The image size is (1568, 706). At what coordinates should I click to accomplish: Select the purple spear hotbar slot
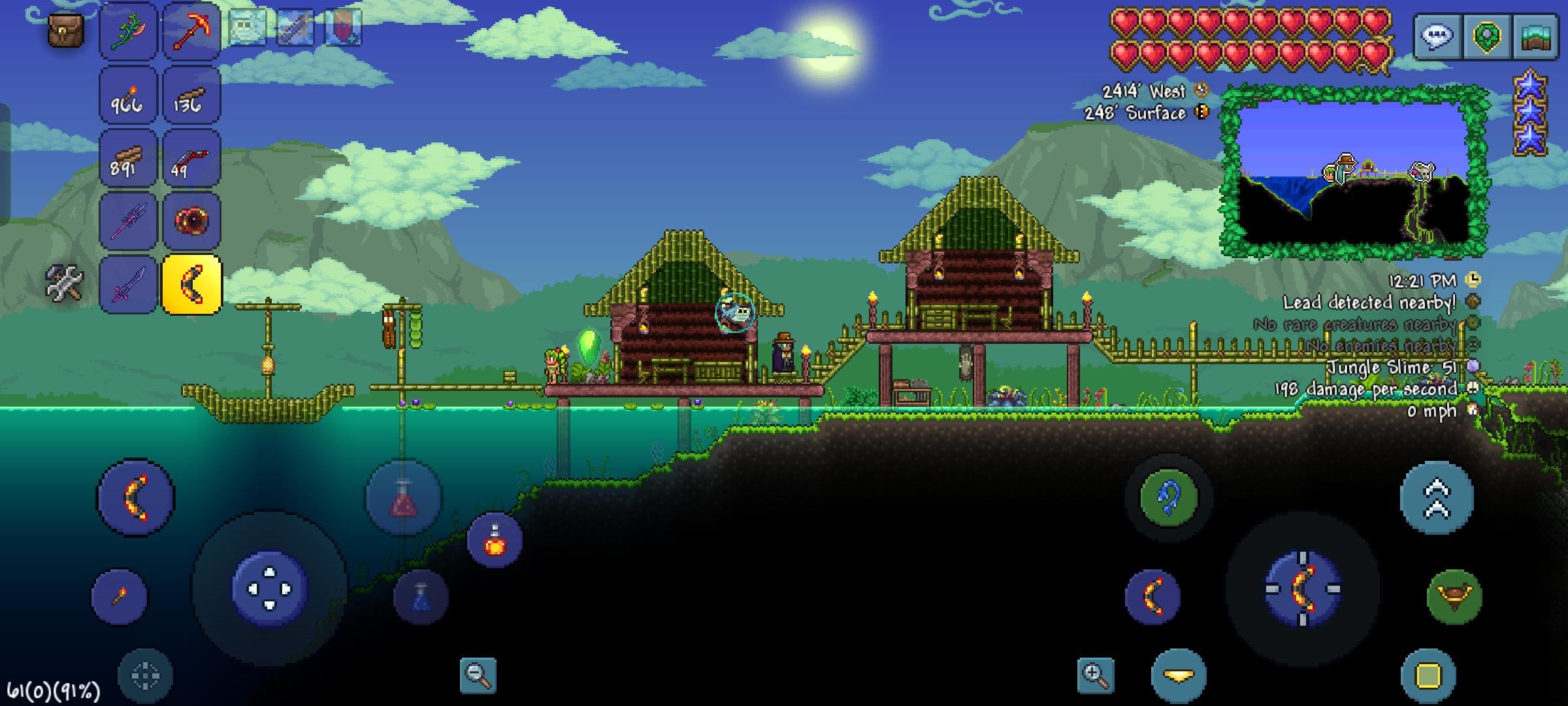[x=128, y=221]
